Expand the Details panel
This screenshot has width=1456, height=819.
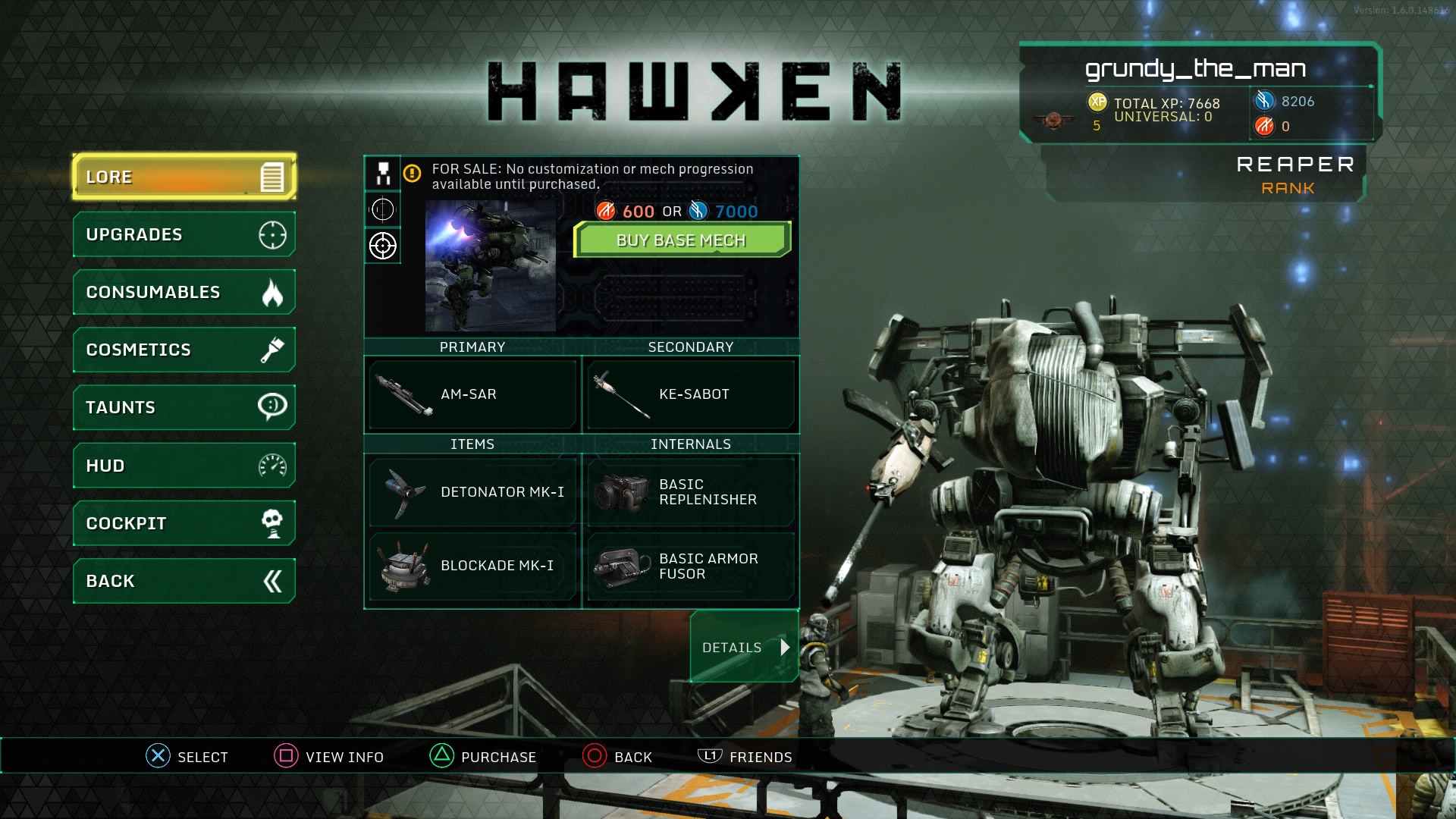[x=742, y=647]
